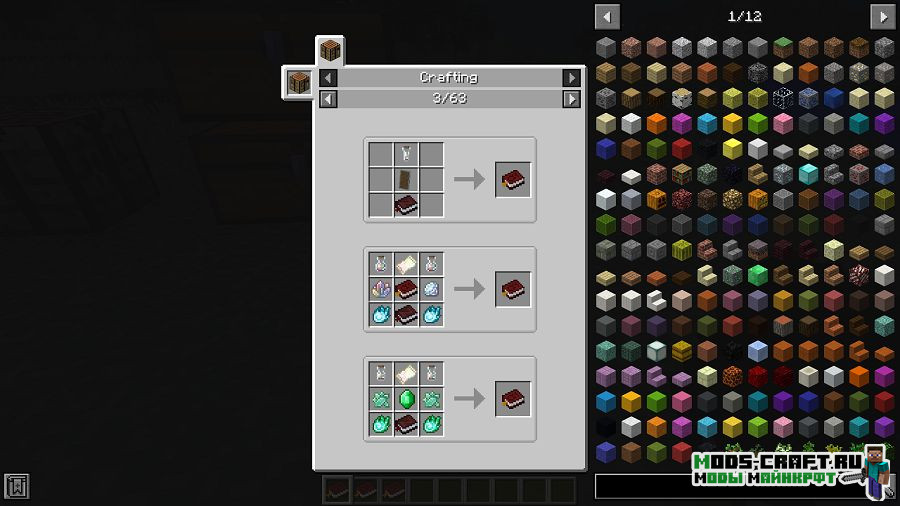Viewport: 900px width, 506px height.
Task: Show the previous recipe page of 3/63
Action: [x=328, y=99]
